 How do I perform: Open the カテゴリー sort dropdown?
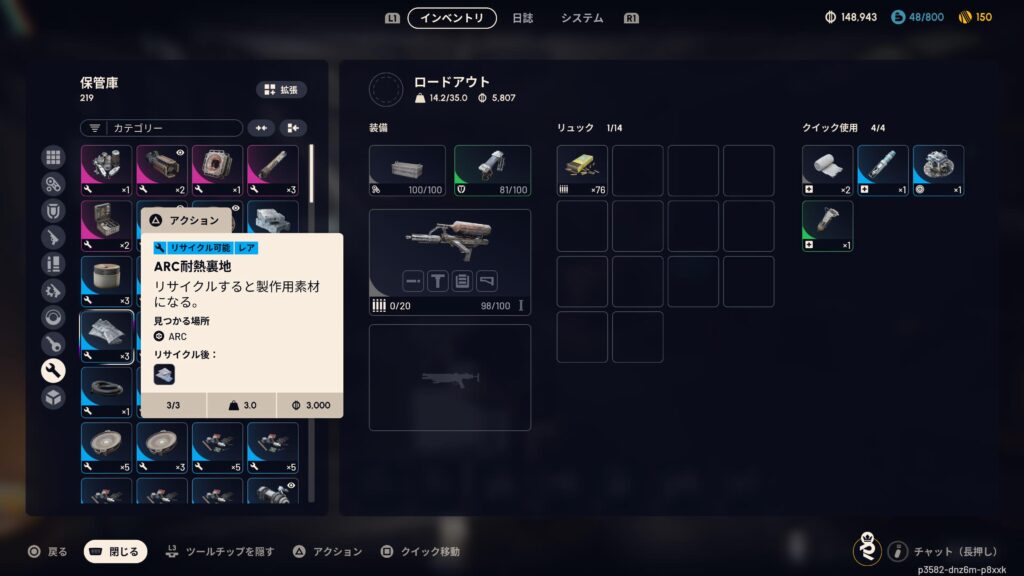[x=161, y=128]
